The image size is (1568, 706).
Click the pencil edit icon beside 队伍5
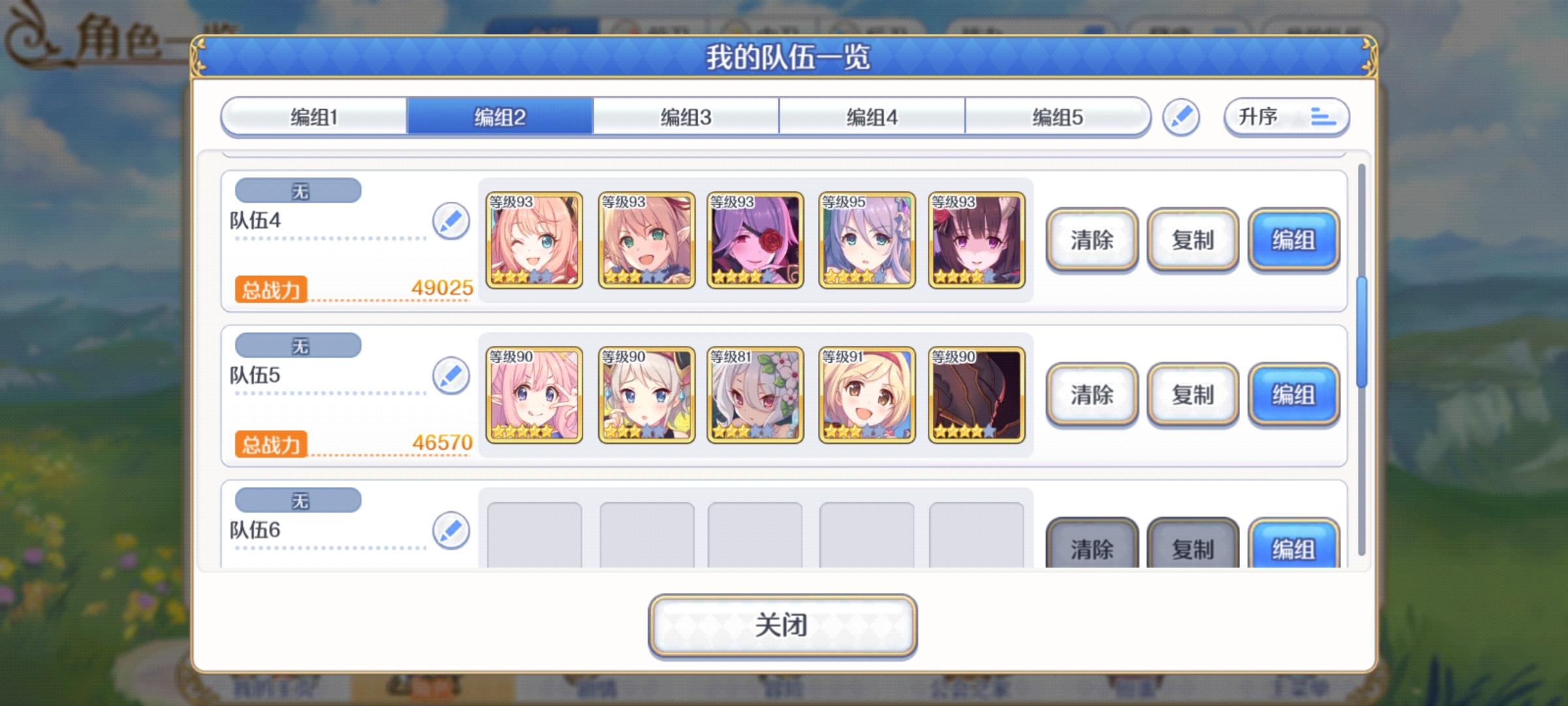(x=451, y=377)
